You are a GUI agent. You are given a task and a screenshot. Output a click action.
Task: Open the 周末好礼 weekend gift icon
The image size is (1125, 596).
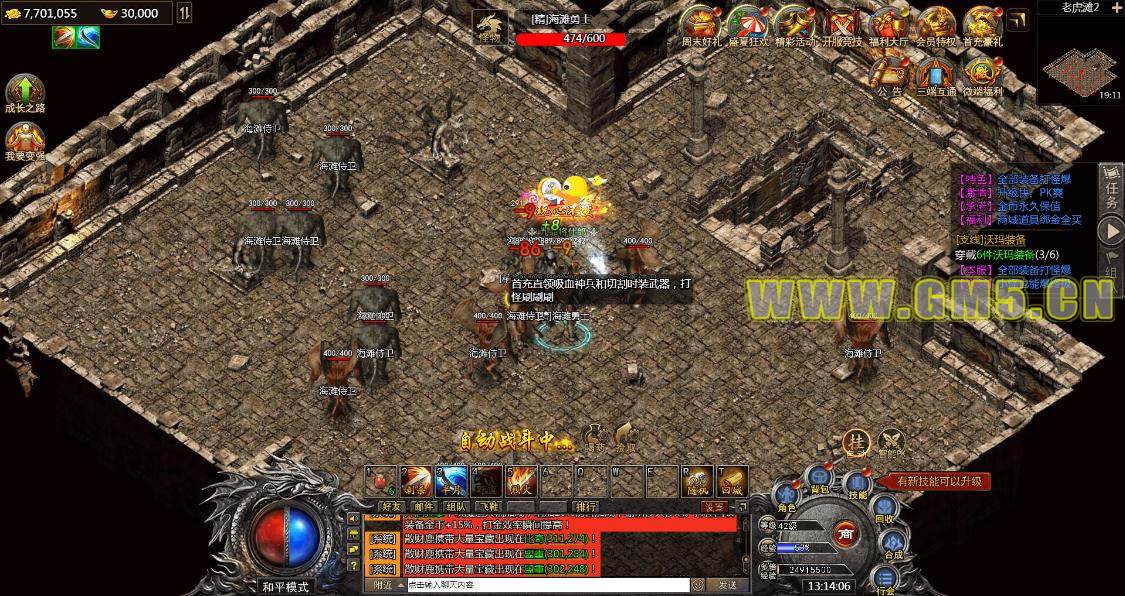pyautogui.click(x=701, y=24)
